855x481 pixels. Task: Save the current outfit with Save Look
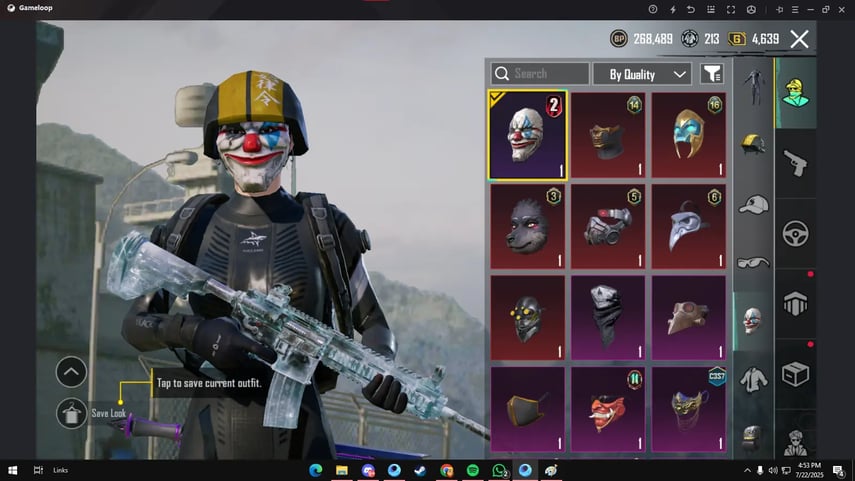71,413
